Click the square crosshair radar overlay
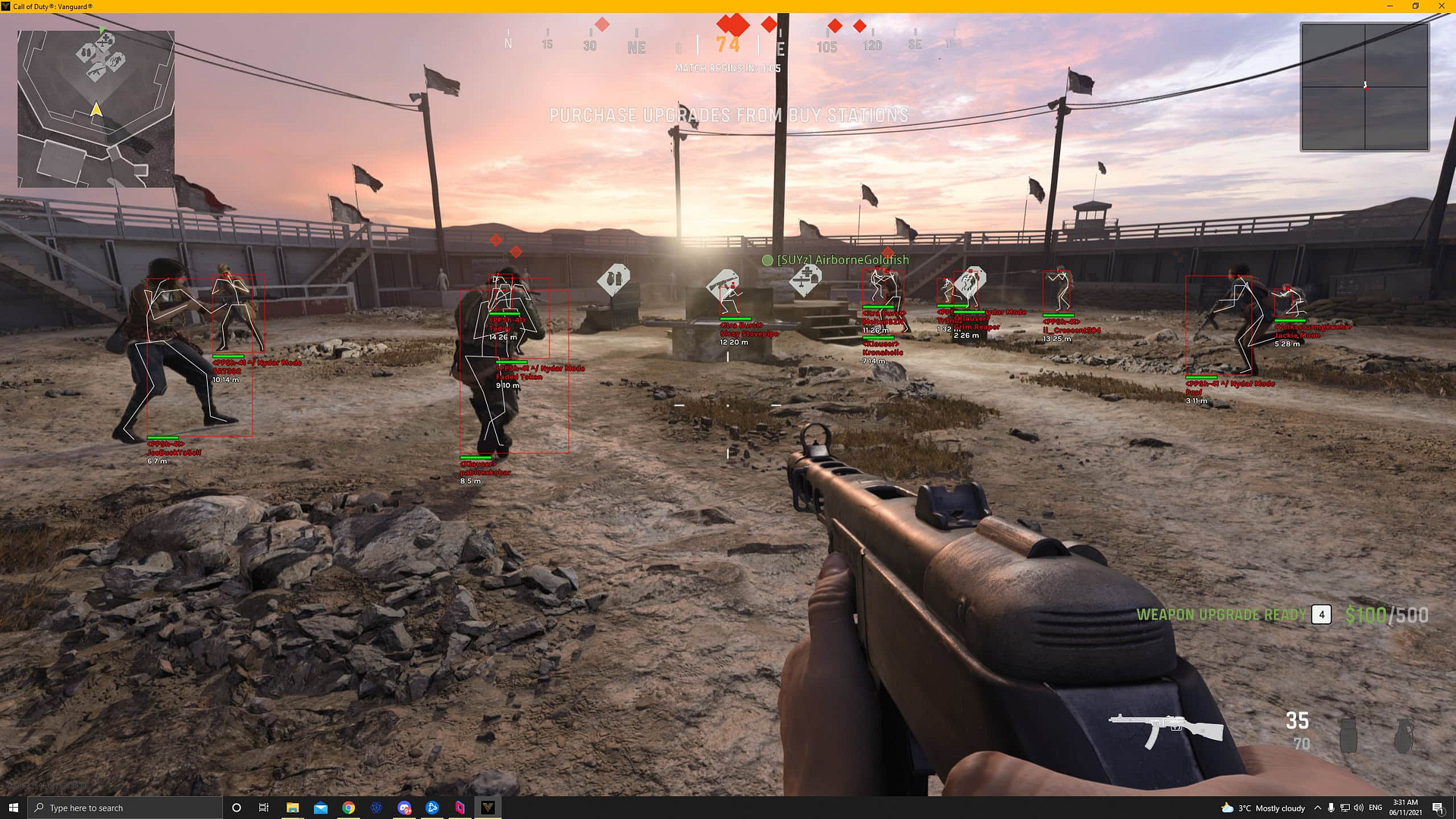 1365,86
